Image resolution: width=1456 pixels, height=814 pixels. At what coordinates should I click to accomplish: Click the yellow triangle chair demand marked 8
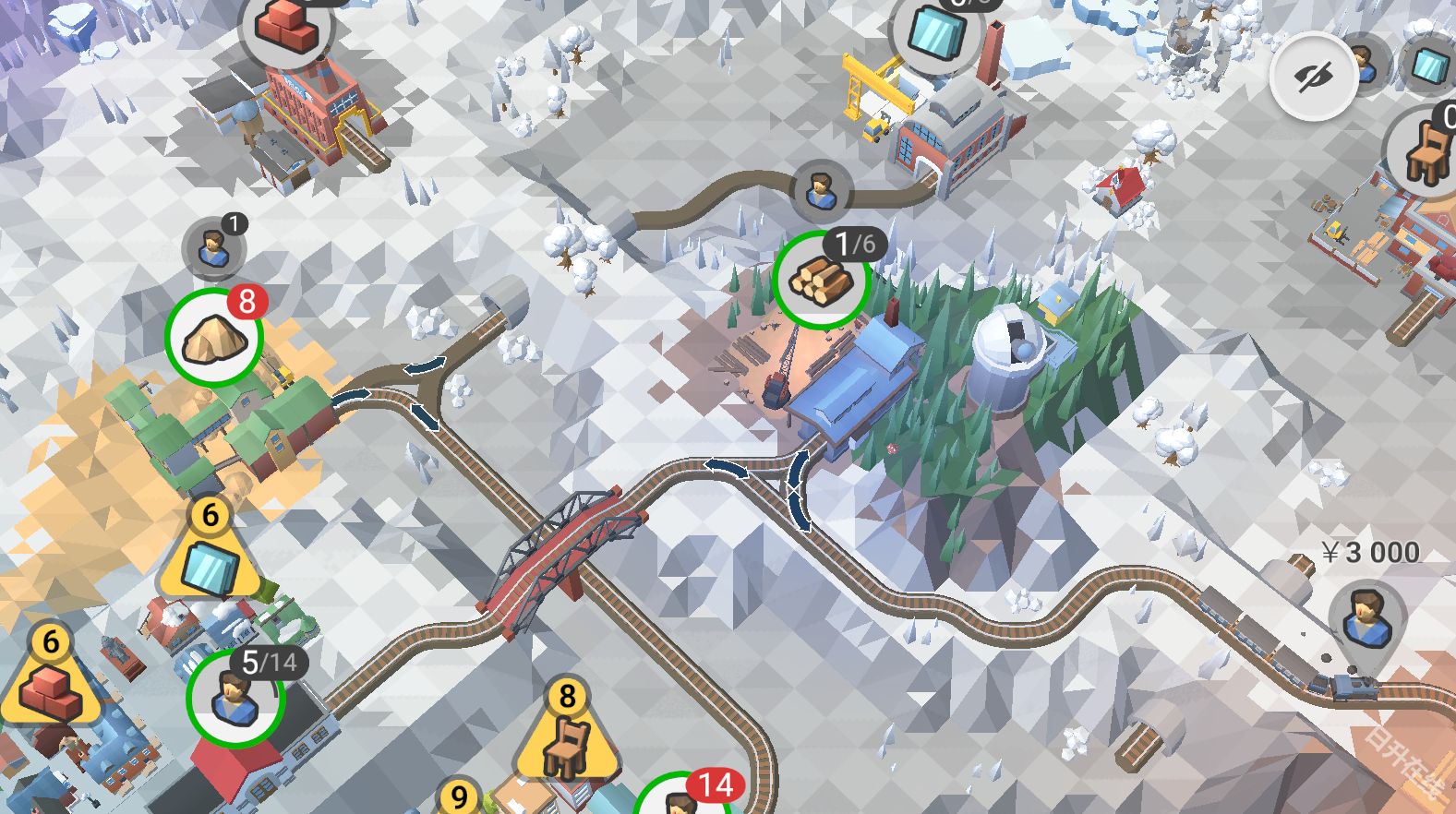tap(566, 737)
